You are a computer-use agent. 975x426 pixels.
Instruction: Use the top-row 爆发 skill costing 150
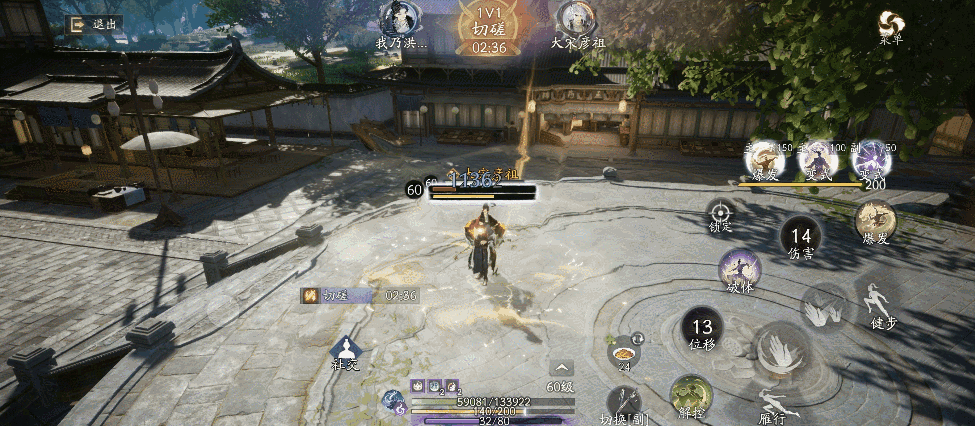tap(765, 160)
